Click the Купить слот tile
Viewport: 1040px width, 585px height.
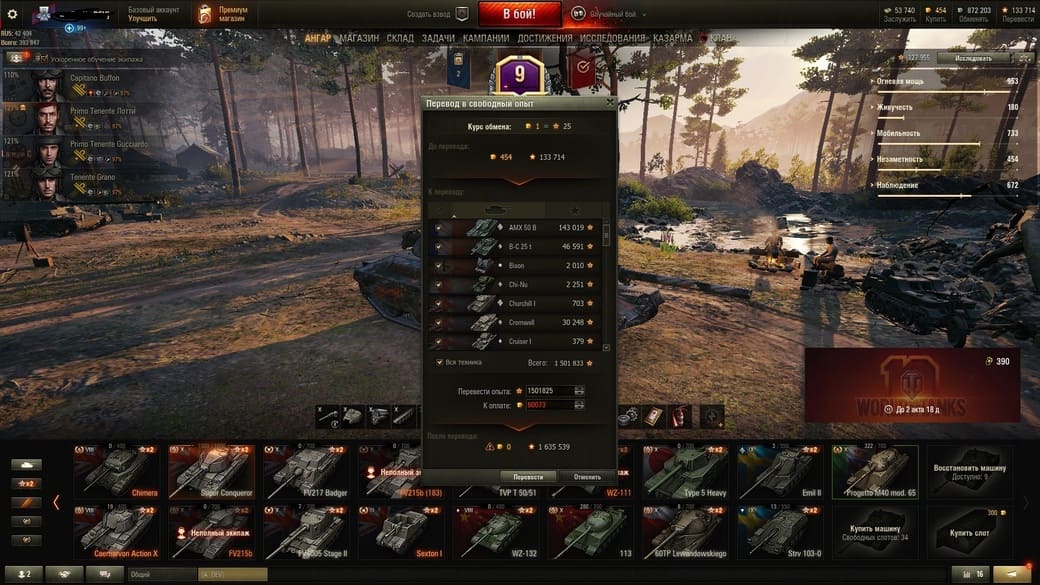click(x=968, y=532)
